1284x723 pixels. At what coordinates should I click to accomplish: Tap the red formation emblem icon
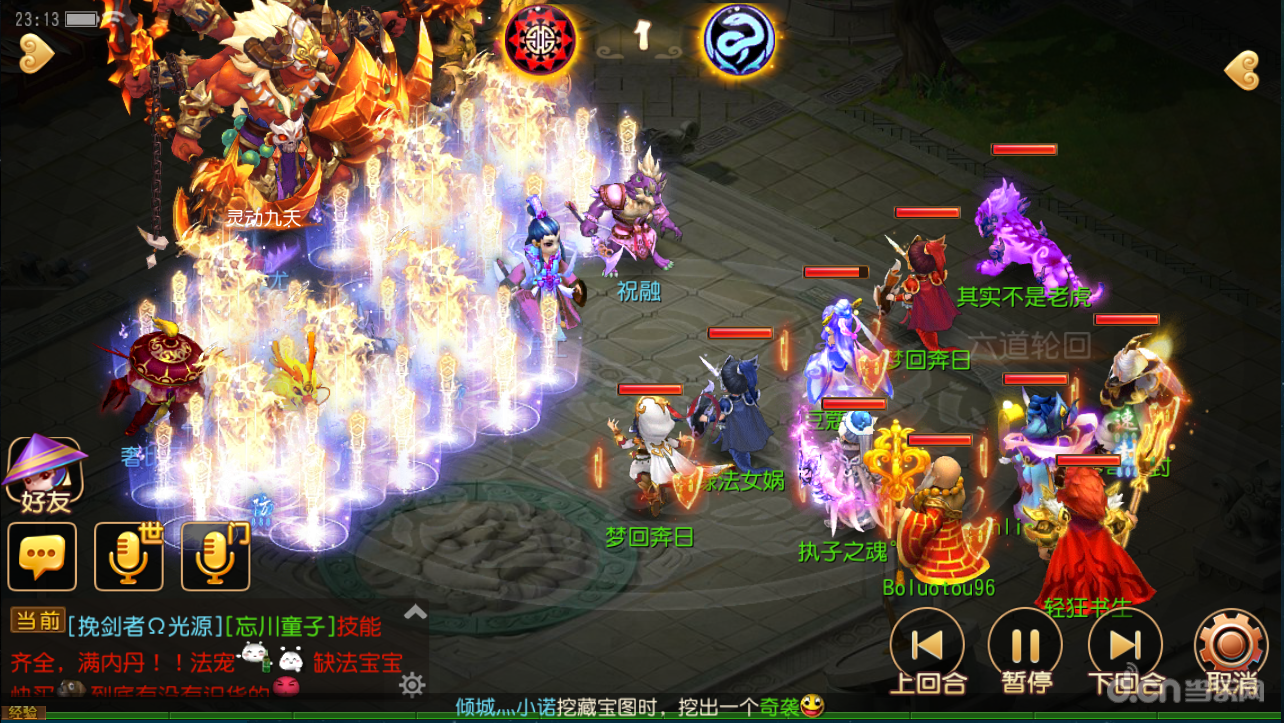pos(539,40)
